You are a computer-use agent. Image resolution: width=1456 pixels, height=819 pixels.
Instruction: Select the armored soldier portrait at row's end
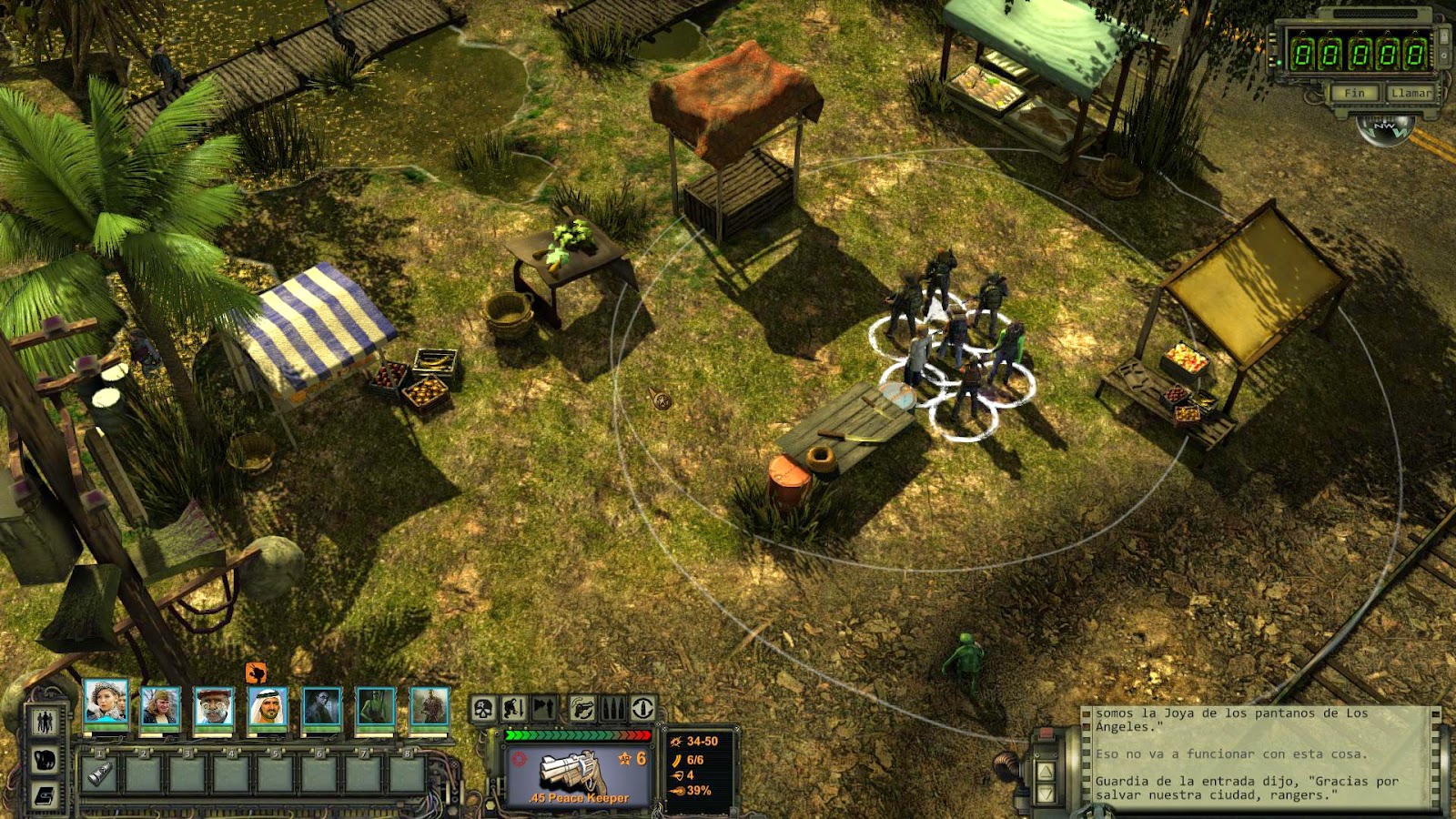(429, 707)
